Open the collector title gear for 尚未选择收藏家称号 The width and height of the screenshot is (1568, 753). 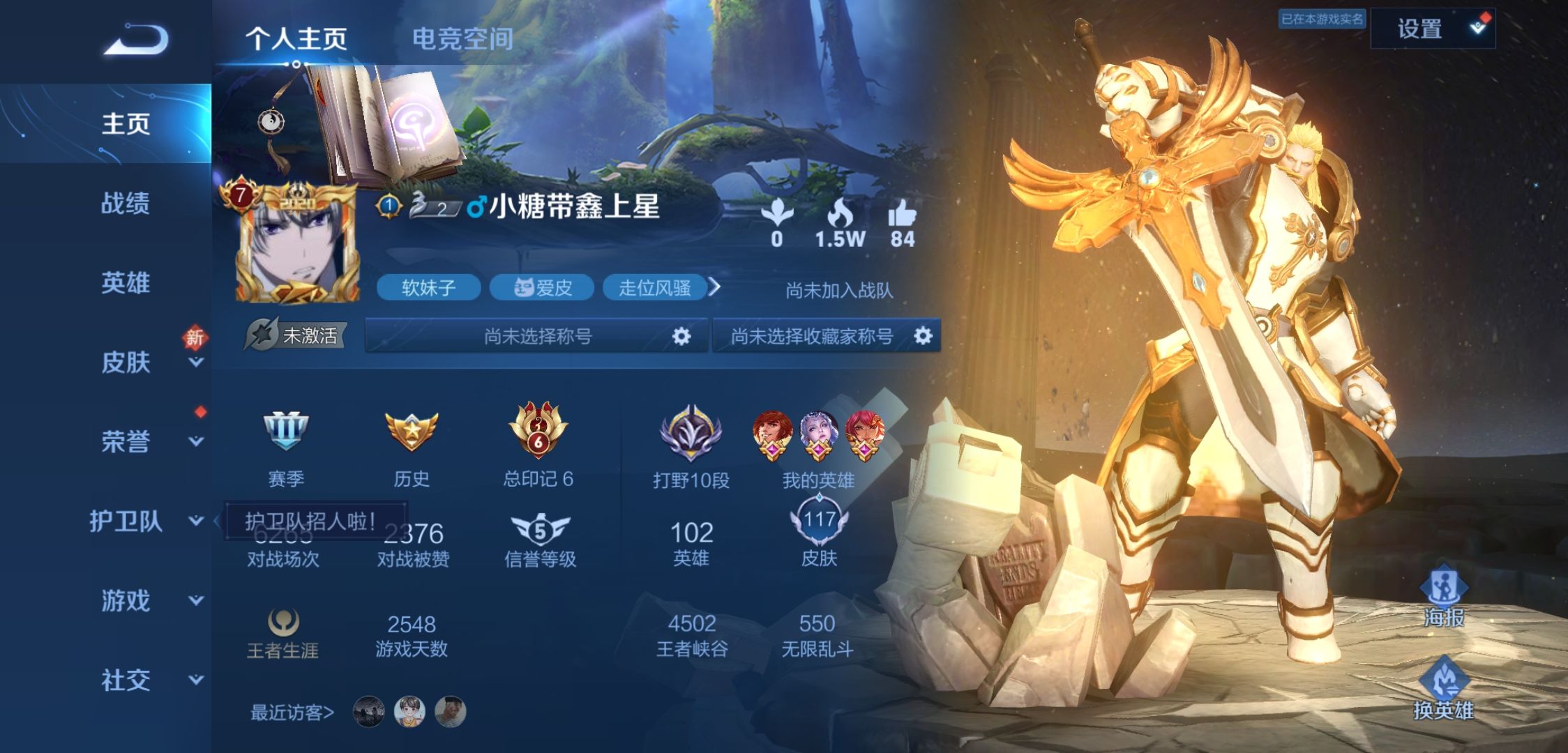(924, 335)
